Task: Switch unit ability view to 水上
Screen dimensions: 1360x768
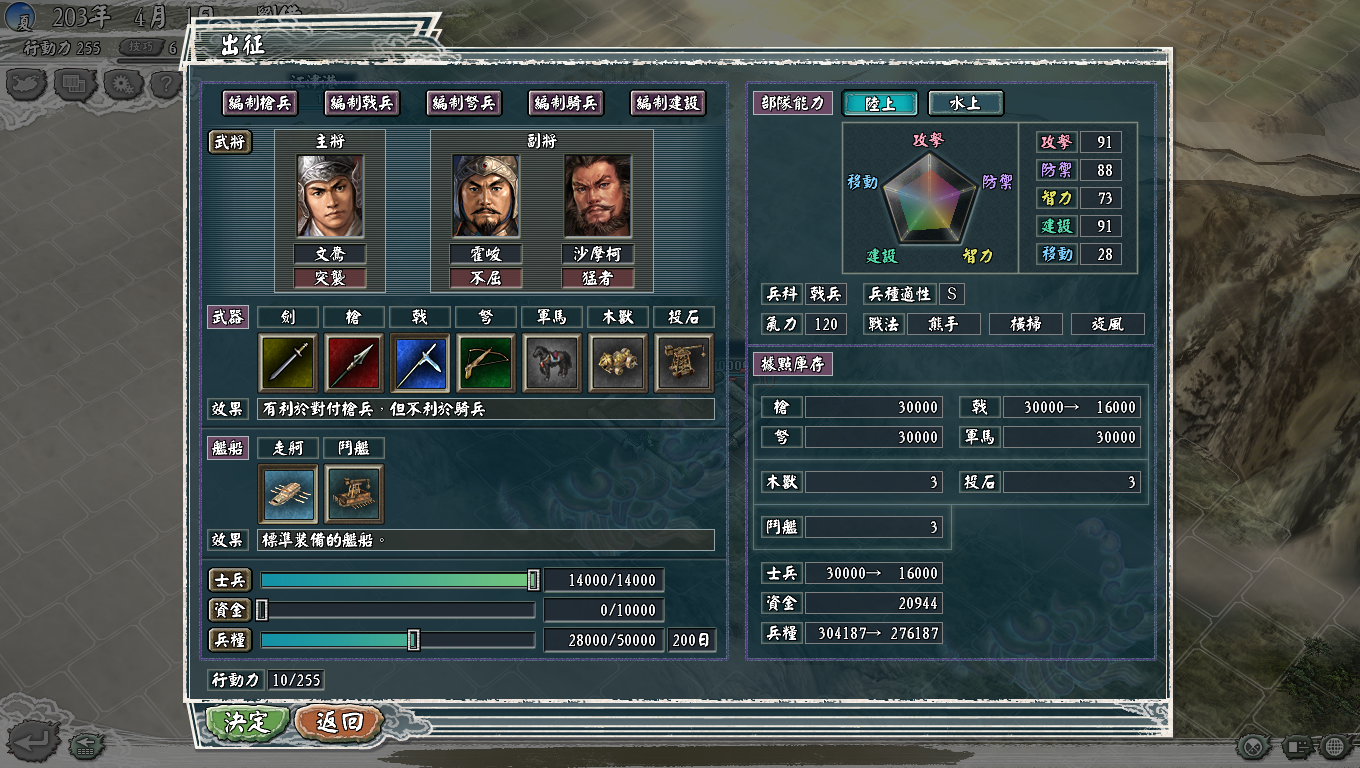Action: [965, 103]
